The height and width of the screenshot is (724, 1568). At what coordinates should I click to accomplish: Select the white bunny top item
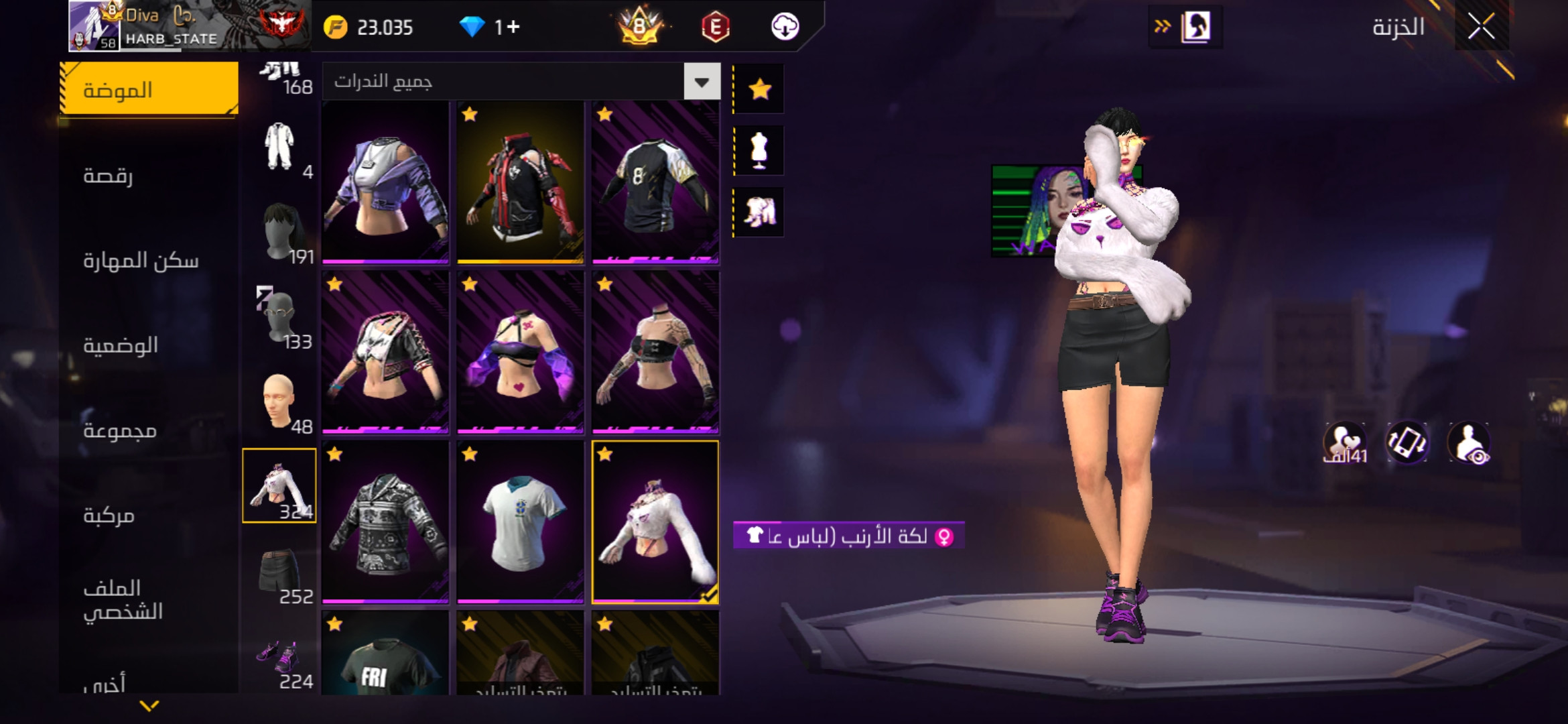pos(655,522)
